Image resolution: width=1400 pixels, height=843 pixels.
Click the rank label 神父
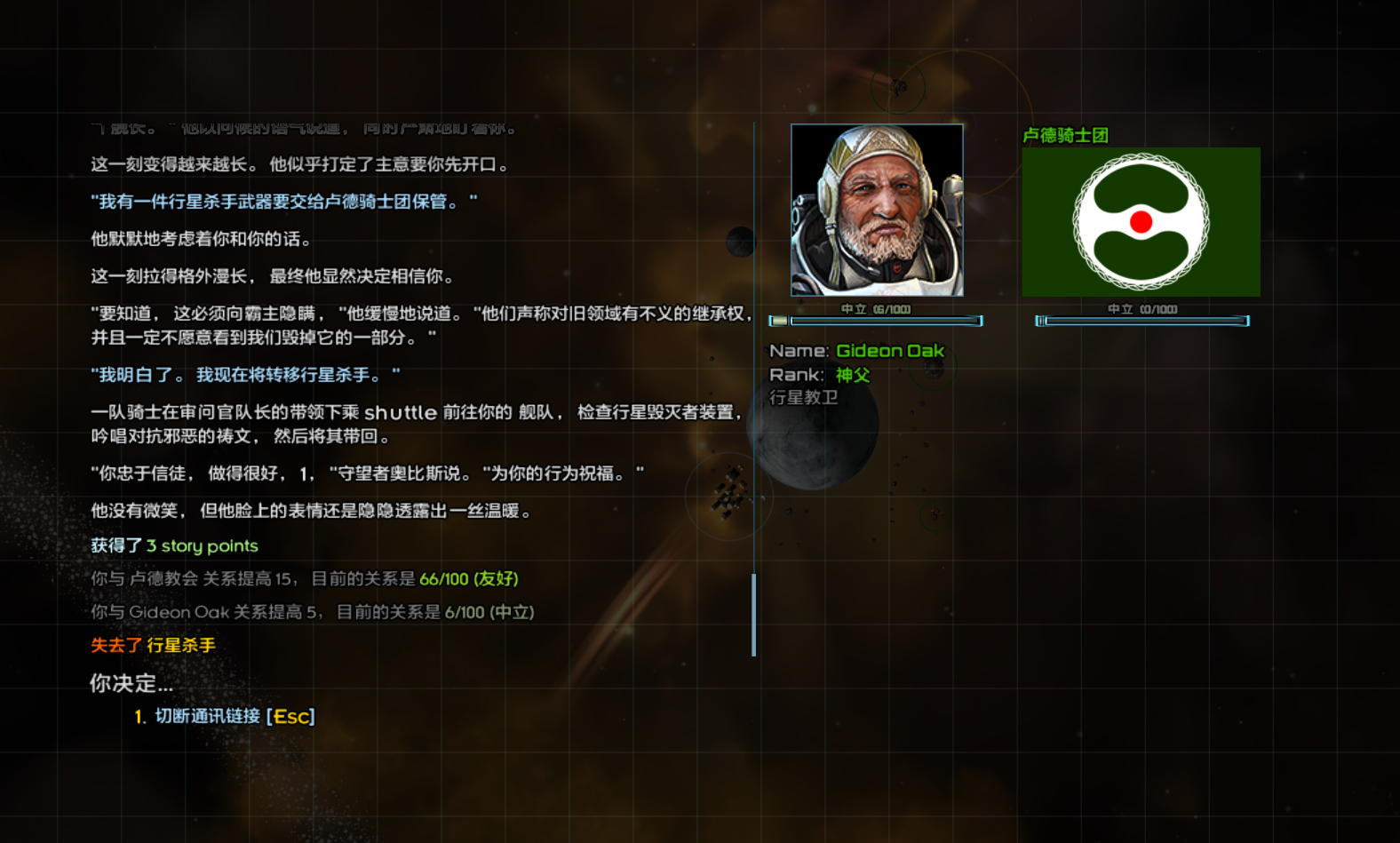pyautogui.click(x=852, y=375)
